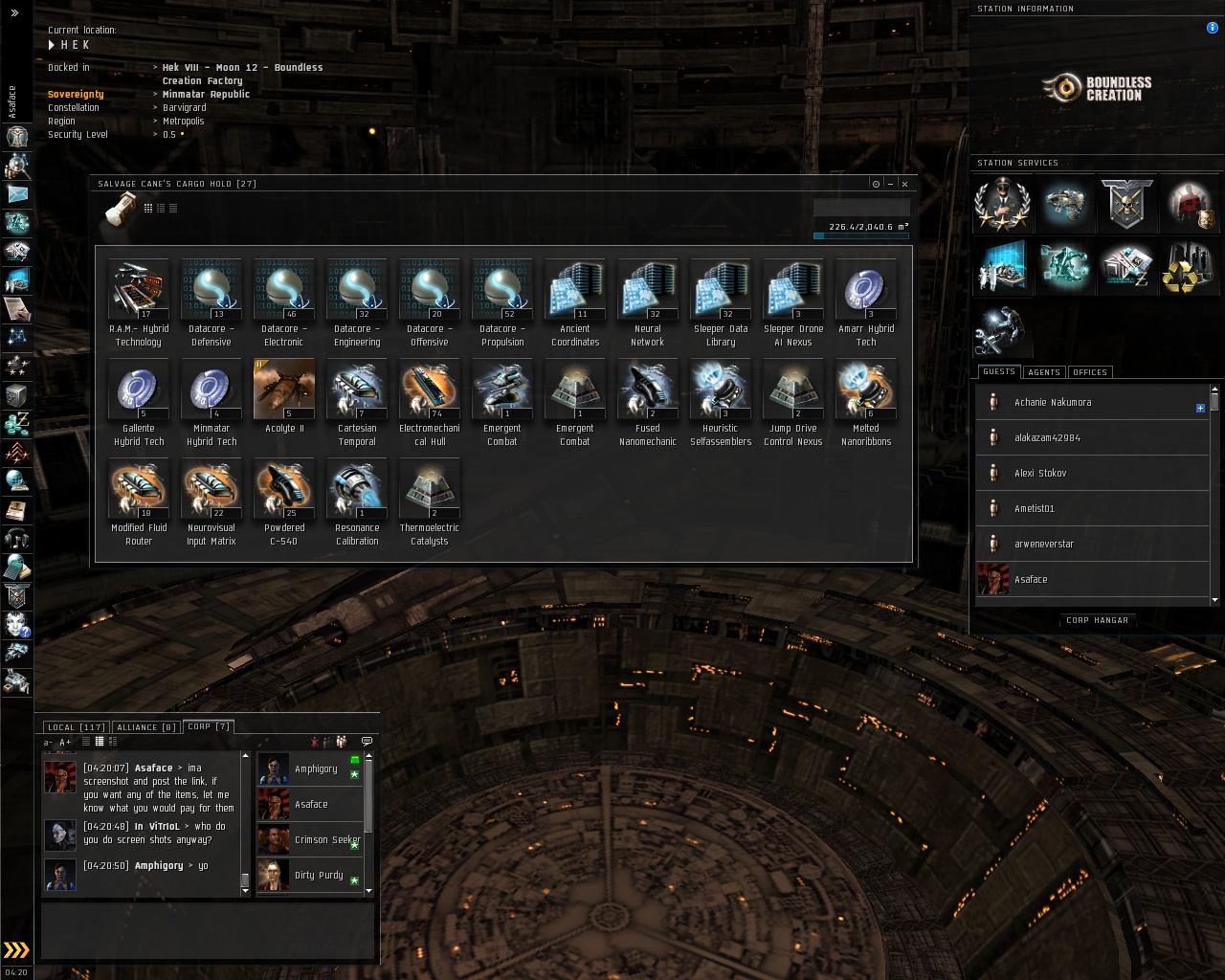Open the Offices tab
1225x980 pixels.
(x=1089, y=372)
